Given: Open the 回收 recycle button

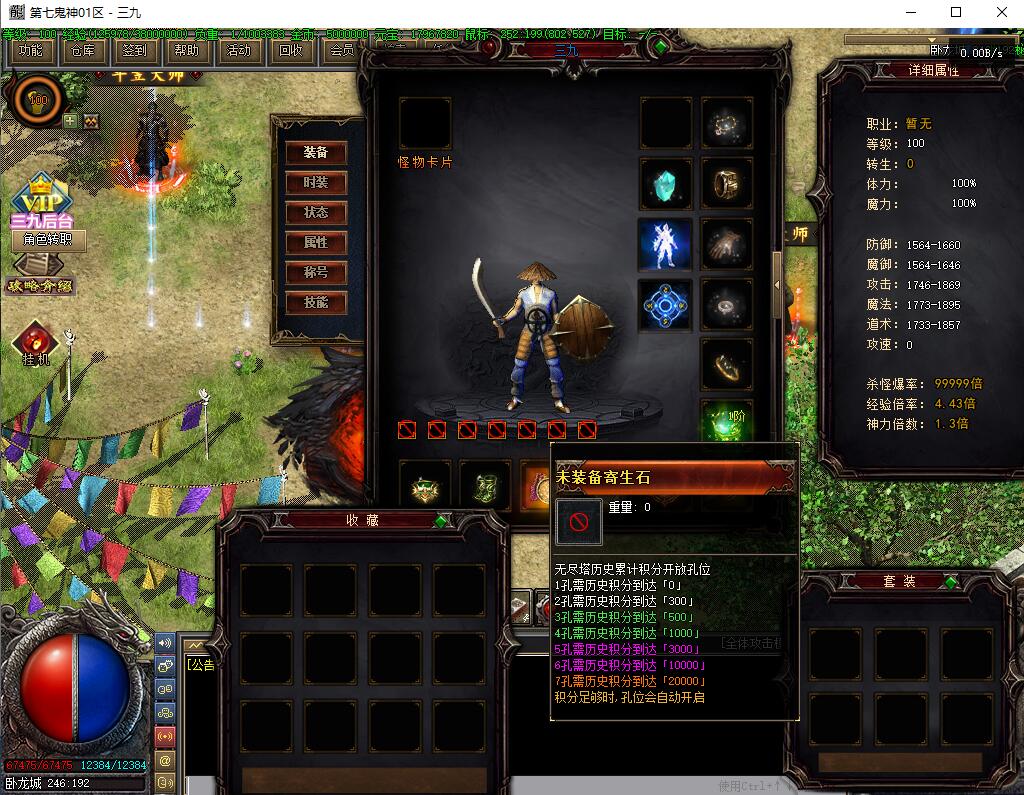Looking at the screenshot, I should pyautogui.click(x=290, y=50).
